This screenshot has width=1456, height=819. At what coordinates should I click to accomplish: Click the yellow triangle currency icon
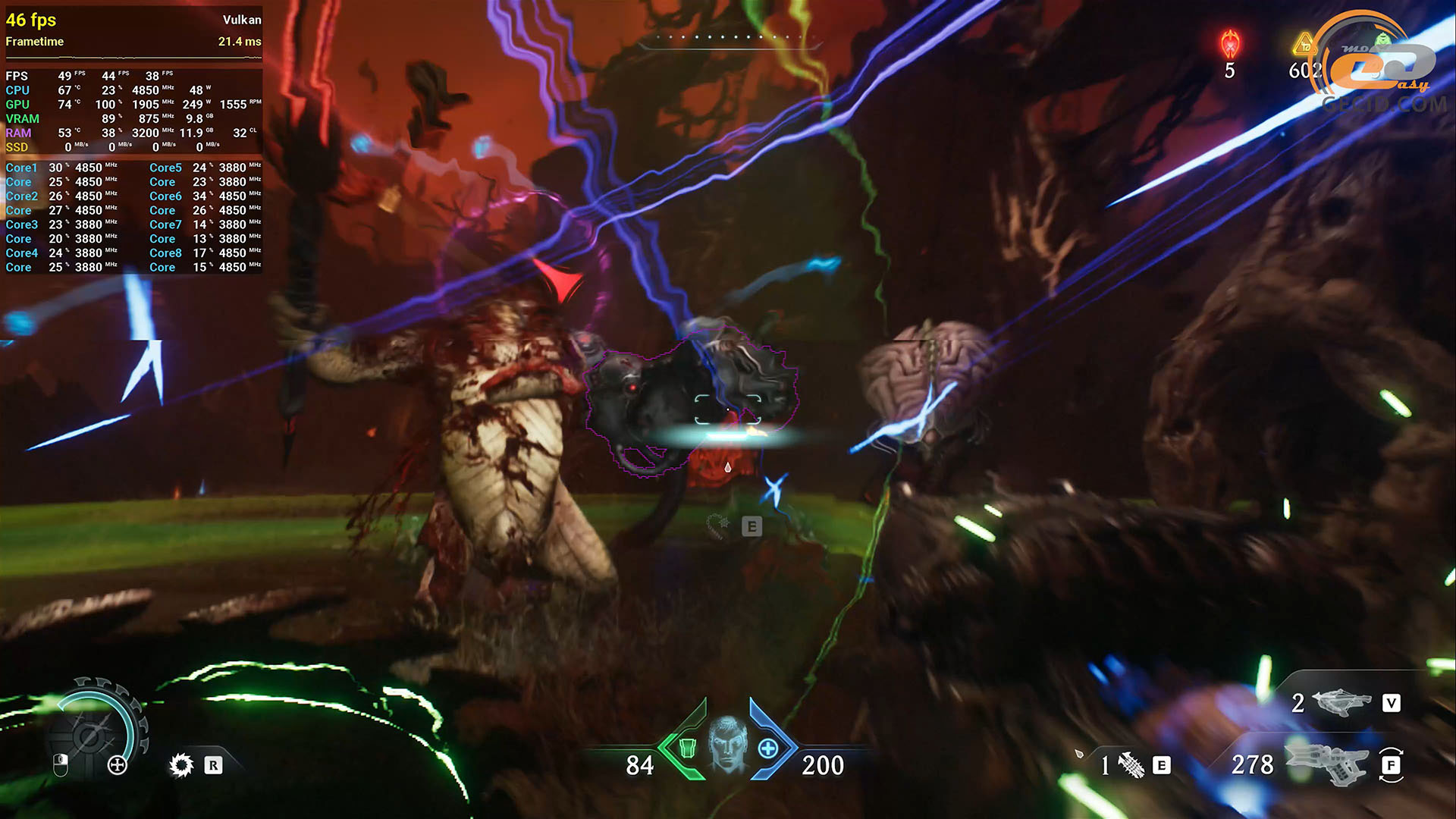(1304, 44)
